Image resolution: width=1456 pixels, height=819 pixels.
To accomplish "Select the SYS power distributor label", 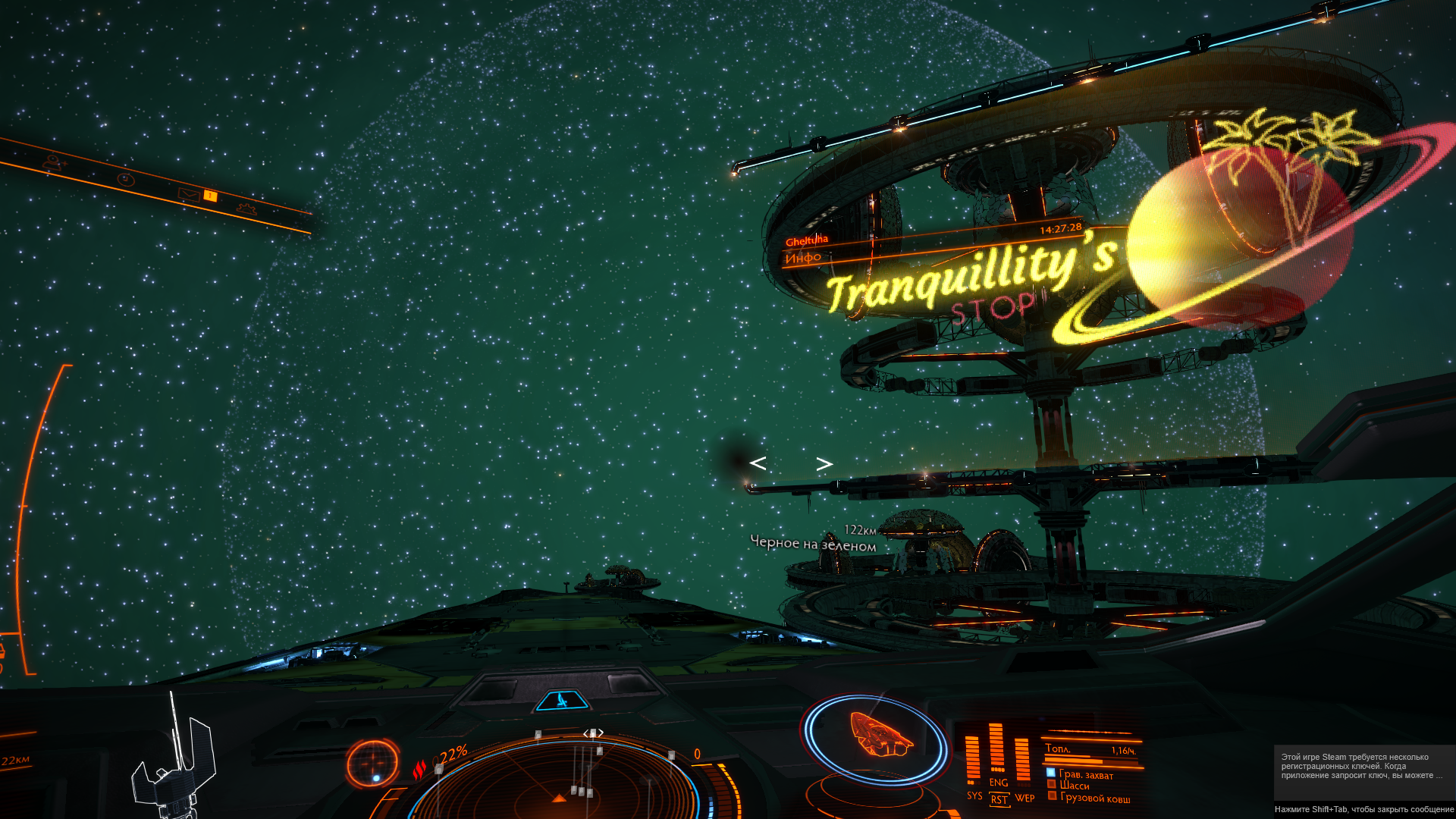I will pos(974,795).
